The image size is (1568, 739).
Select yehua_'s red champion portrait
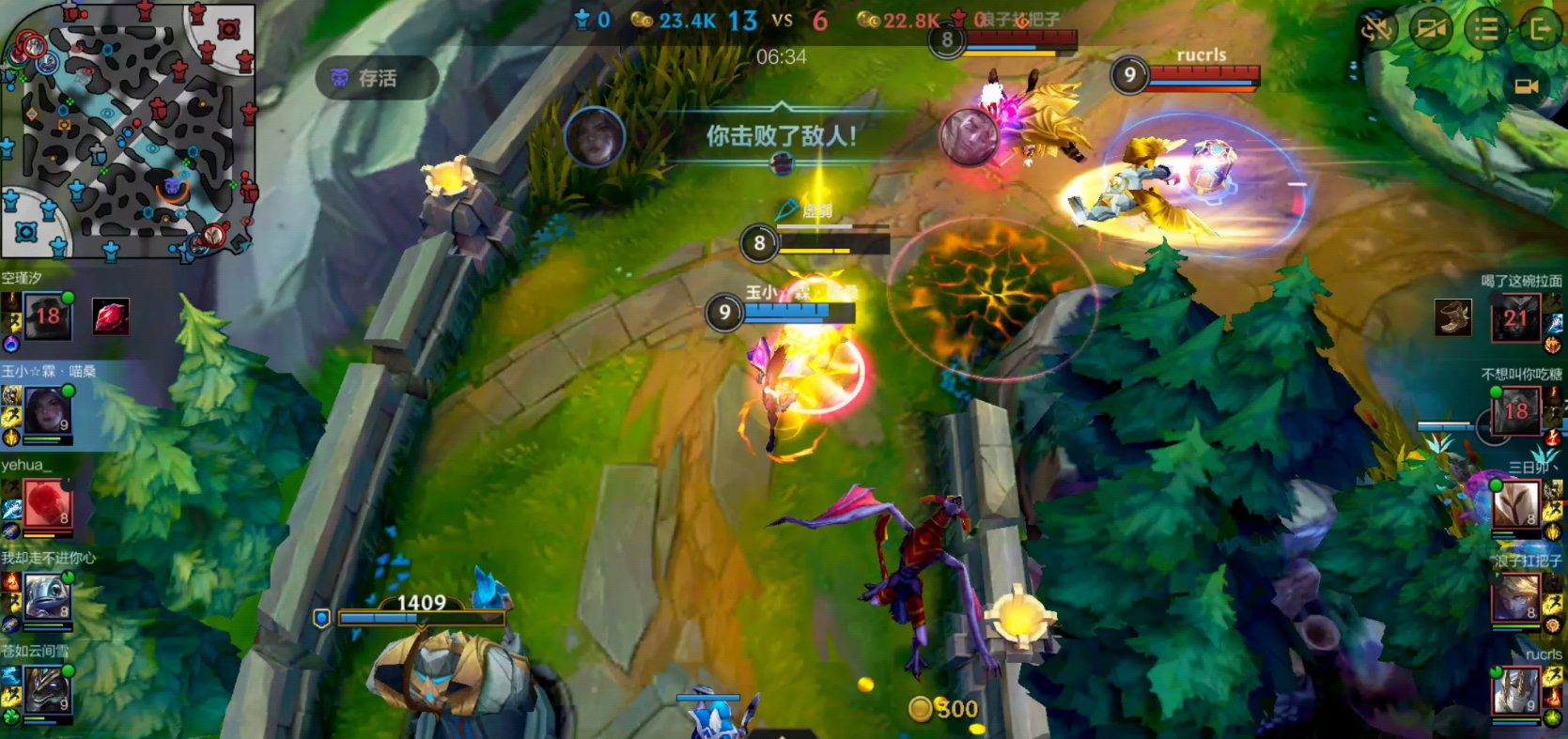(47, 504)
